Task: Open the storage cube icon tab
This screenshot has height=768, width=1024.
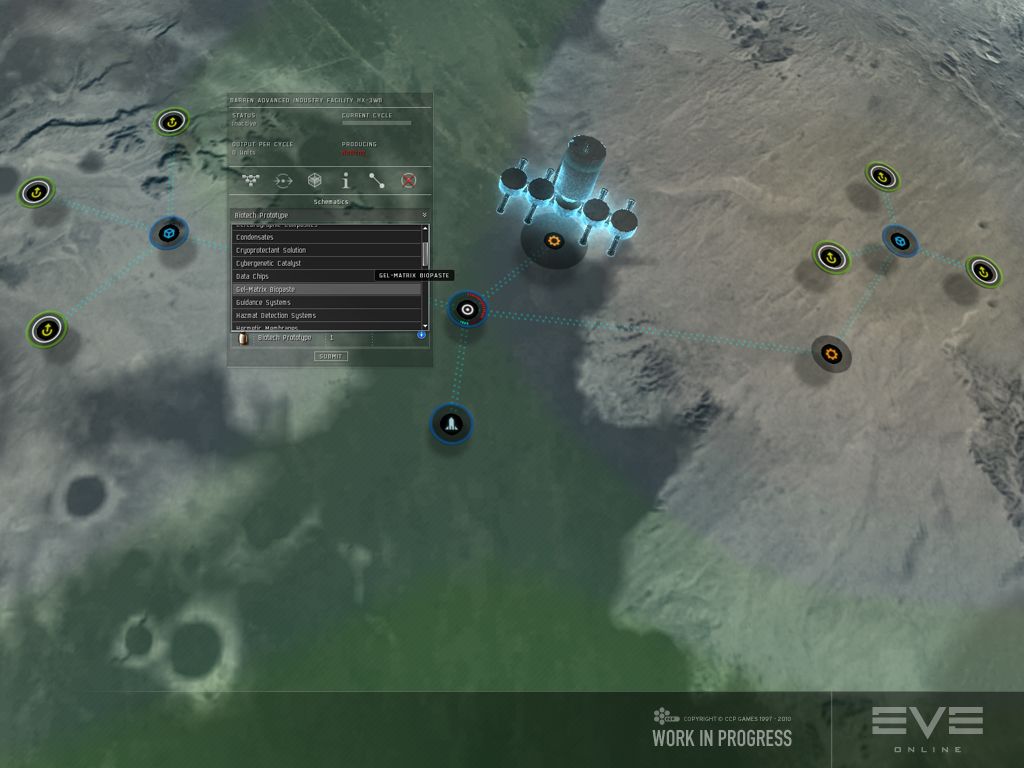Action: [314, 181]
